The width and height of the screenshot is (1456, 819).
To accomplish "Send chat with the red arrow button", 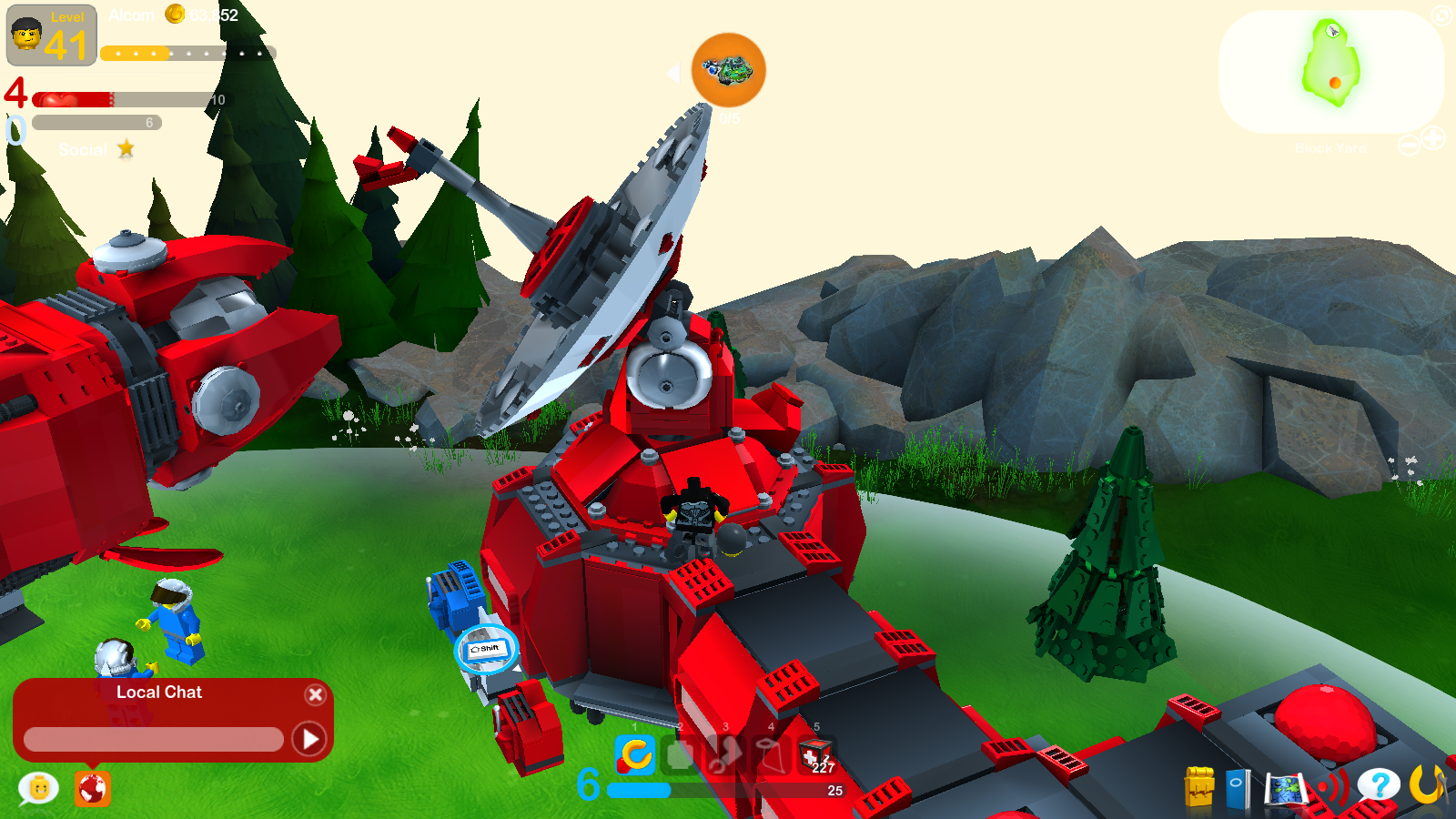I will point(309,739).
